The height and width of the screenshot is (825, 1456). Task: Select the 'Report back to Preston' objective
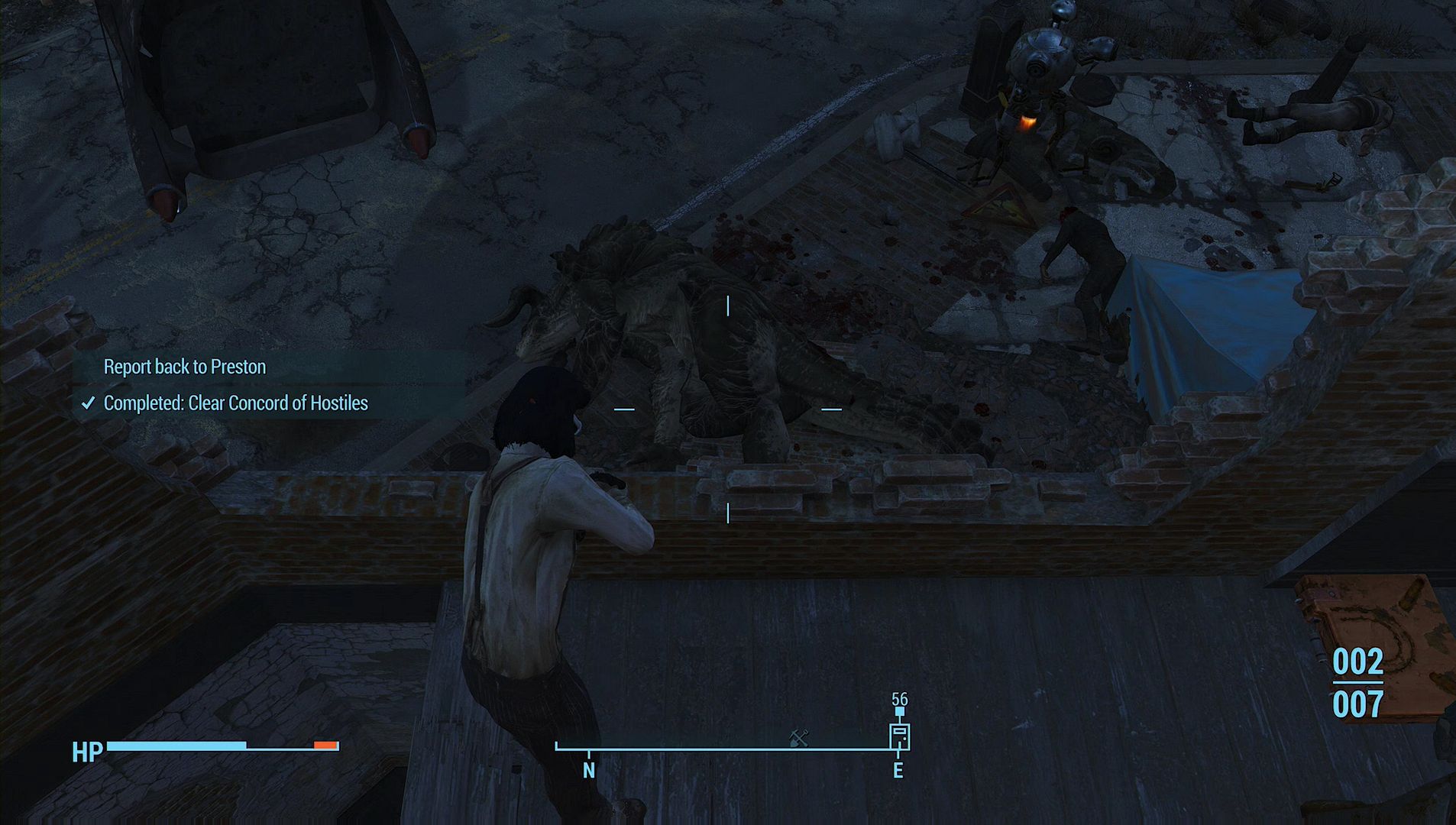[x=185, y=367]
